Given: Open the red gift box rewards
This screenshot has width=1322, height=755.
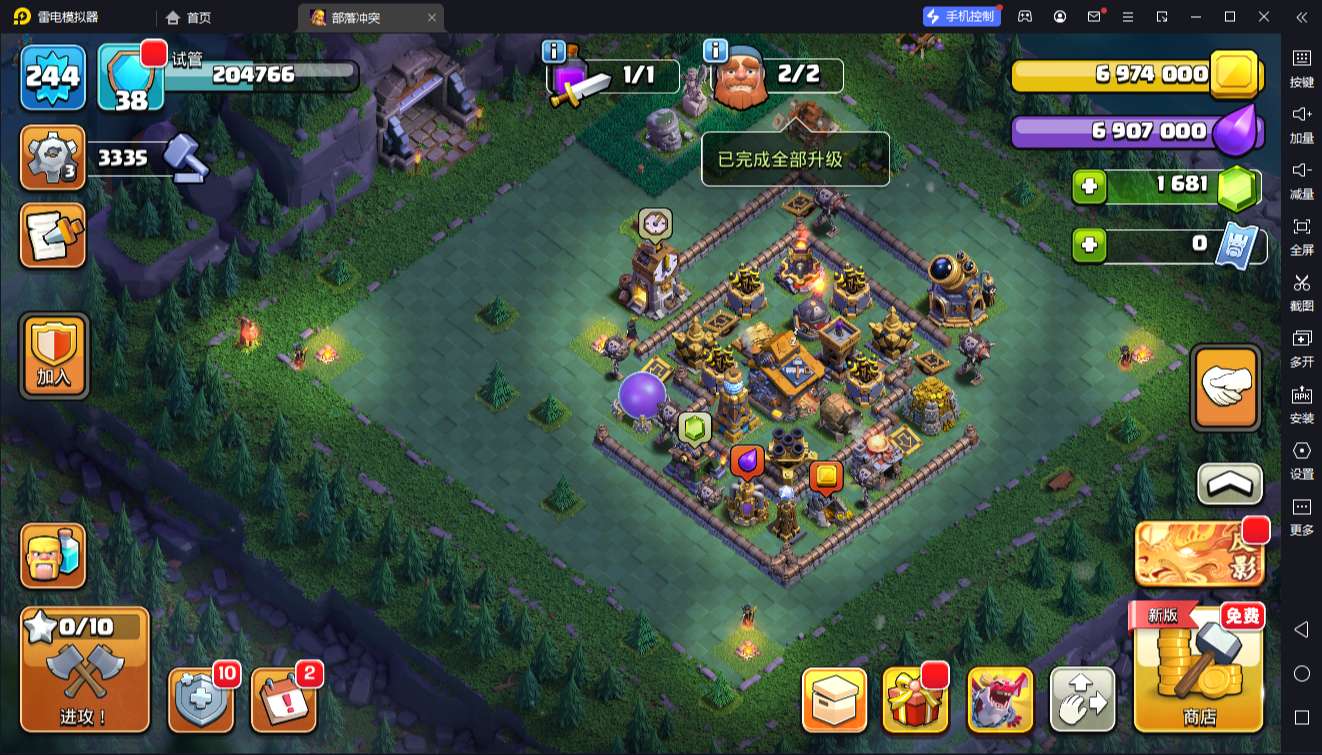Looking at the screenshot, I should [x=915, y=699].
